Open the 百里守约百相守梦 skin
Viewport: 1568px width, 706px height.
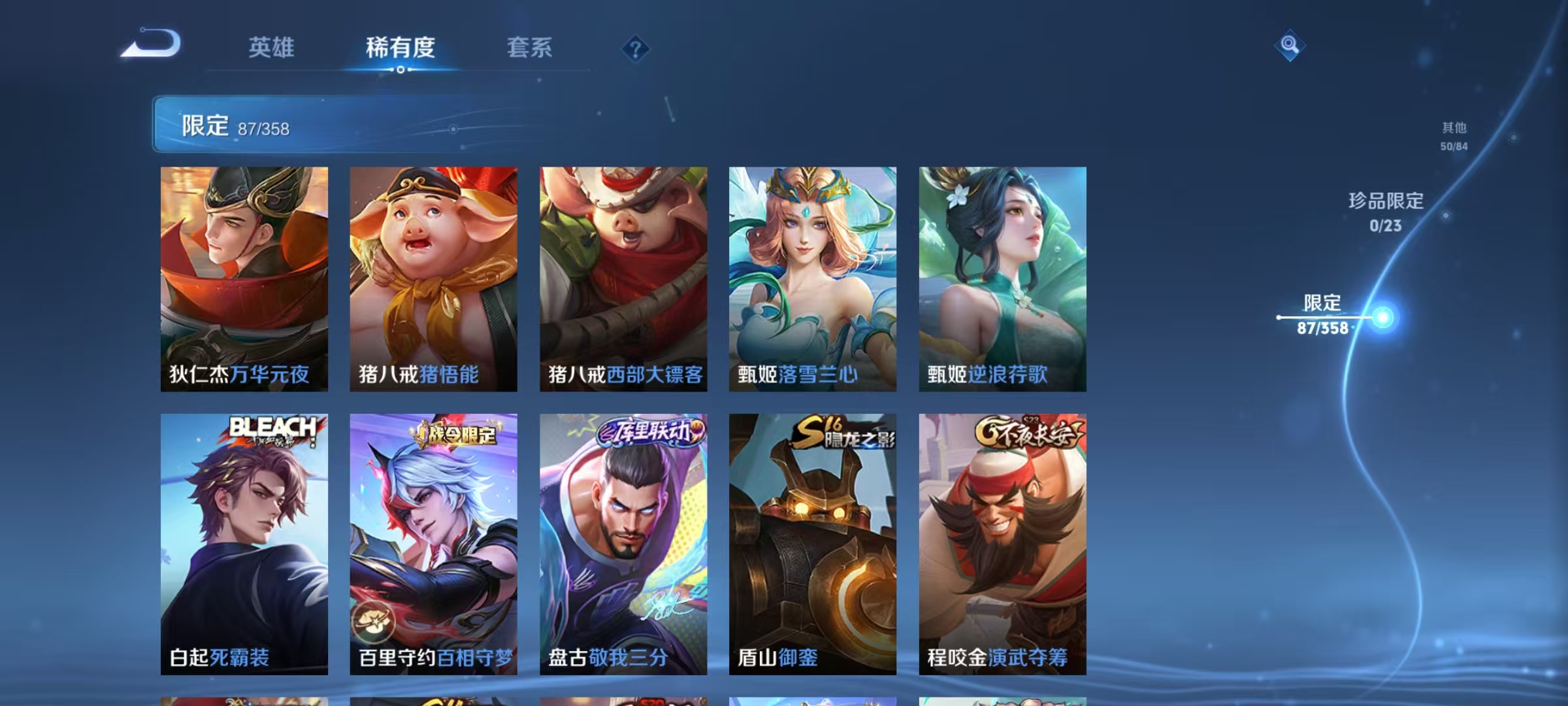433,543
